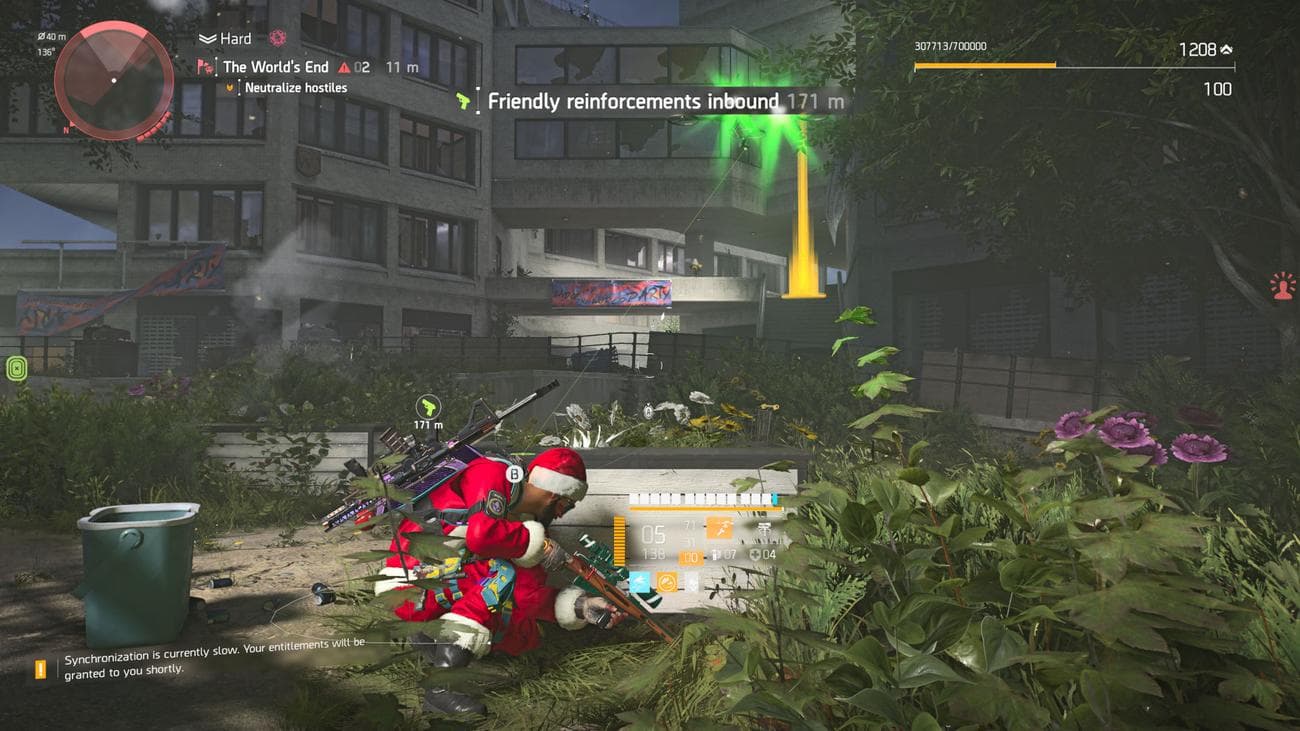Click the Friendly reinforcements inbound banner
The width and height of the screenshot is (1300, 731).
pos(634,101)
